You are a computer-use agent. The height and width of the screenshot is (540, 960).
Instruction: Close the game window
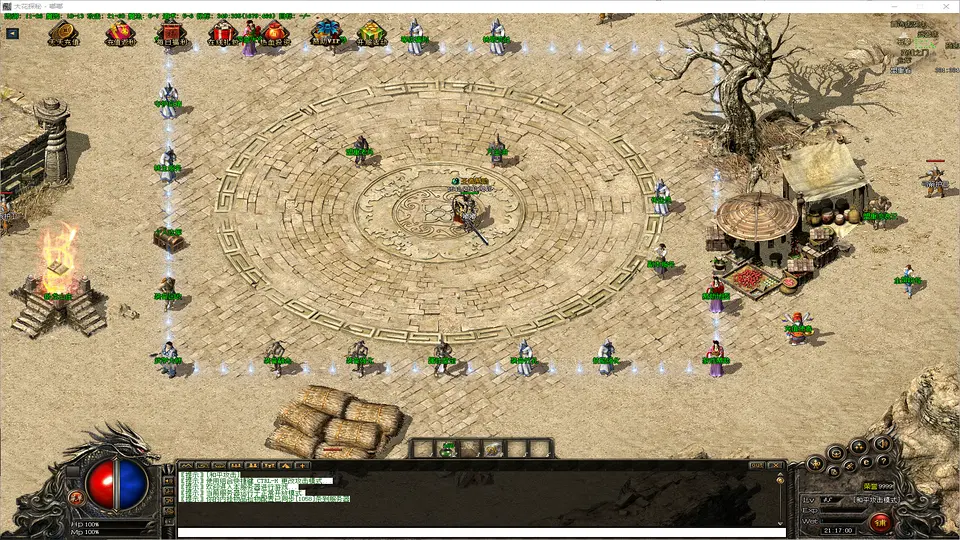click(943, 6)
